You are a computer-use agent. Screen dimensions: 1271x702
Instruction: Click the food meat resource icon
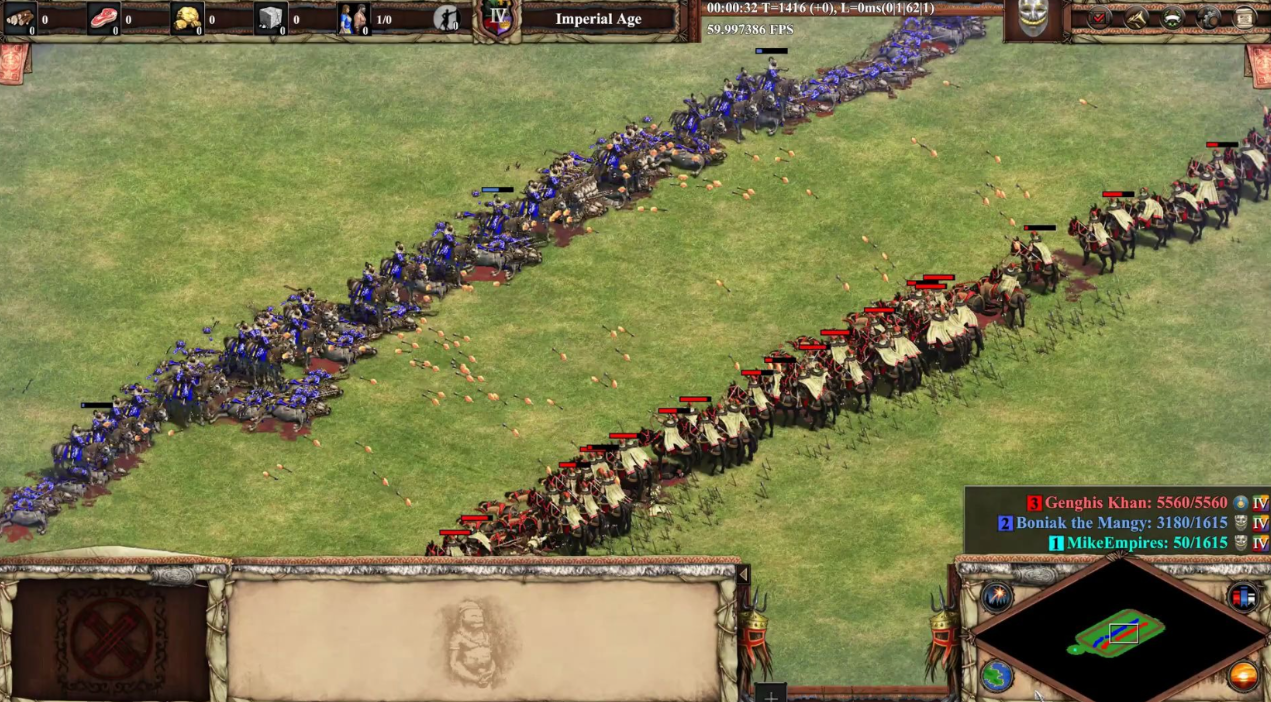[x=103, y=18]
